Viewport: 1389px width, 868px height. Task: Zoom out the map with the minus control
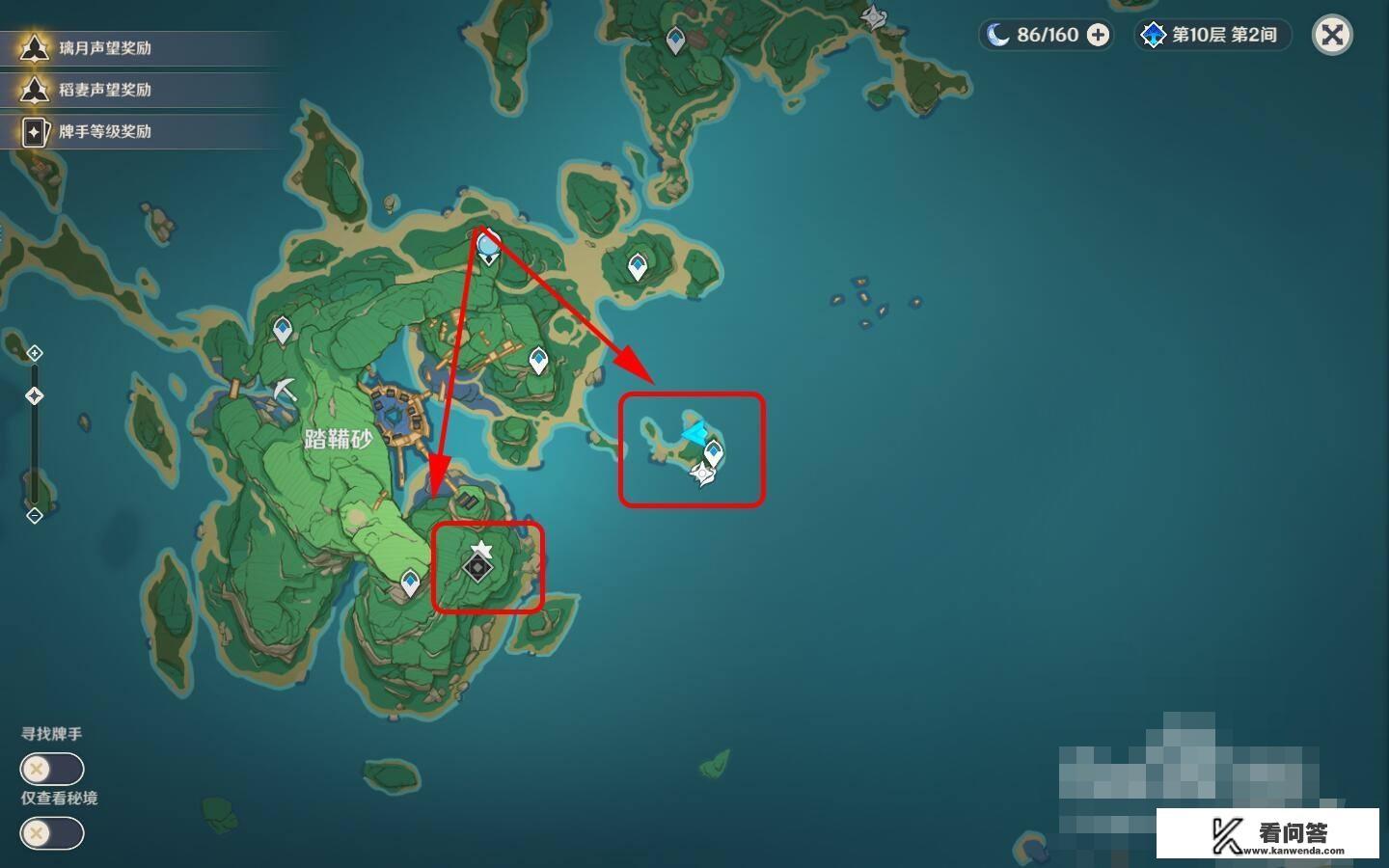click(35, 516)
